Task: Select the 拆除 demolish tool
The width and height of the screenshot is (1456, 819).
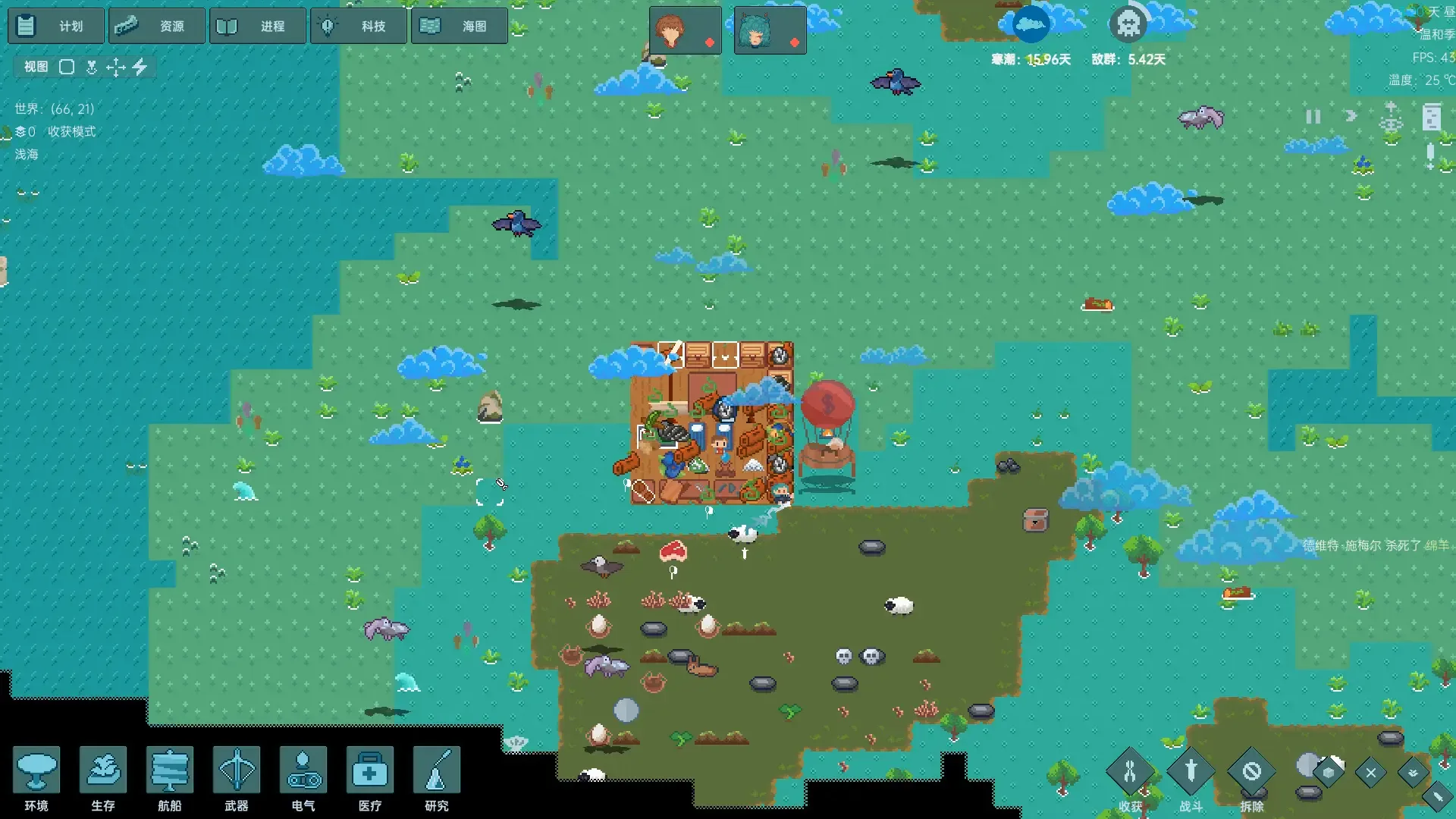Action: (1251, 772)
